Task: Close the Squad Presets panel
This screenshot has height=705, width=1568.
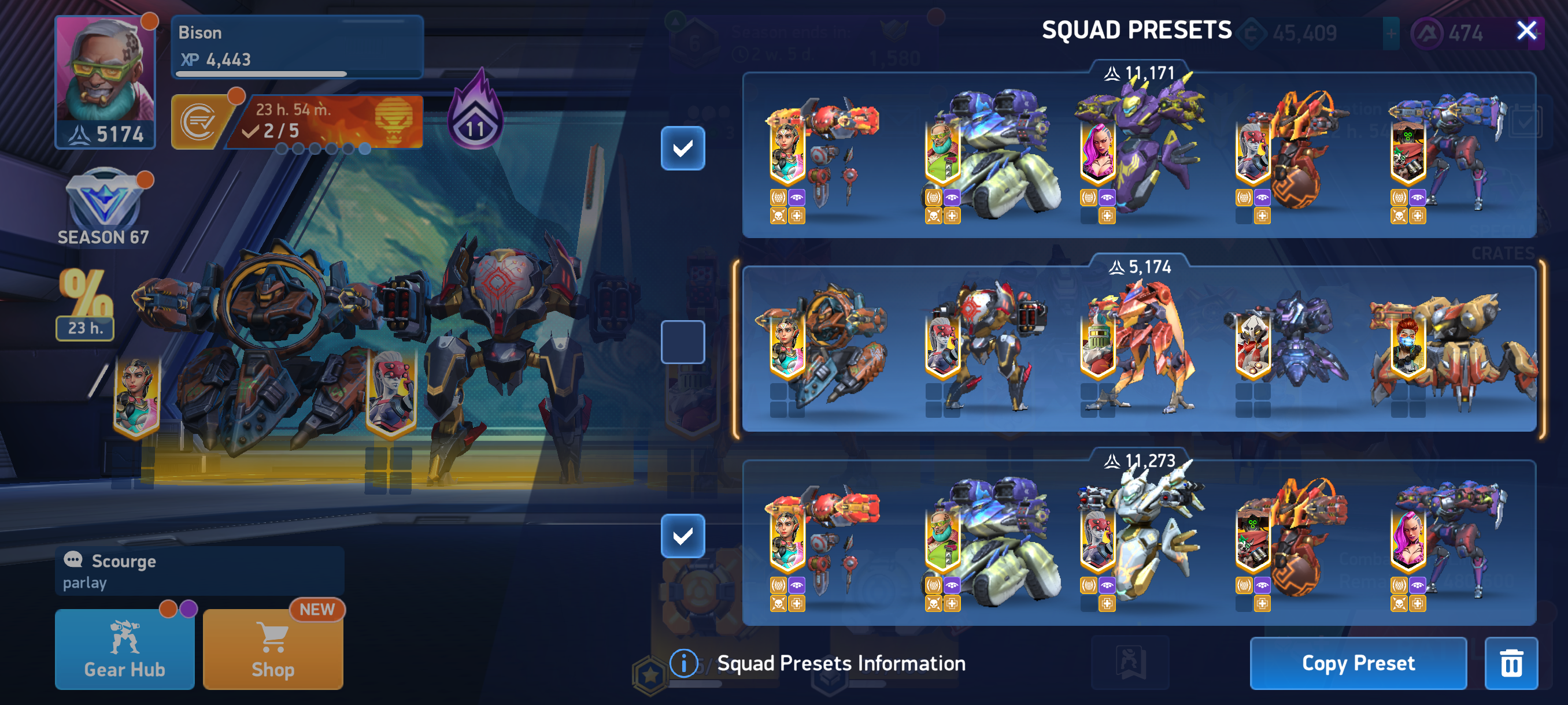Action: [1526, 30]
